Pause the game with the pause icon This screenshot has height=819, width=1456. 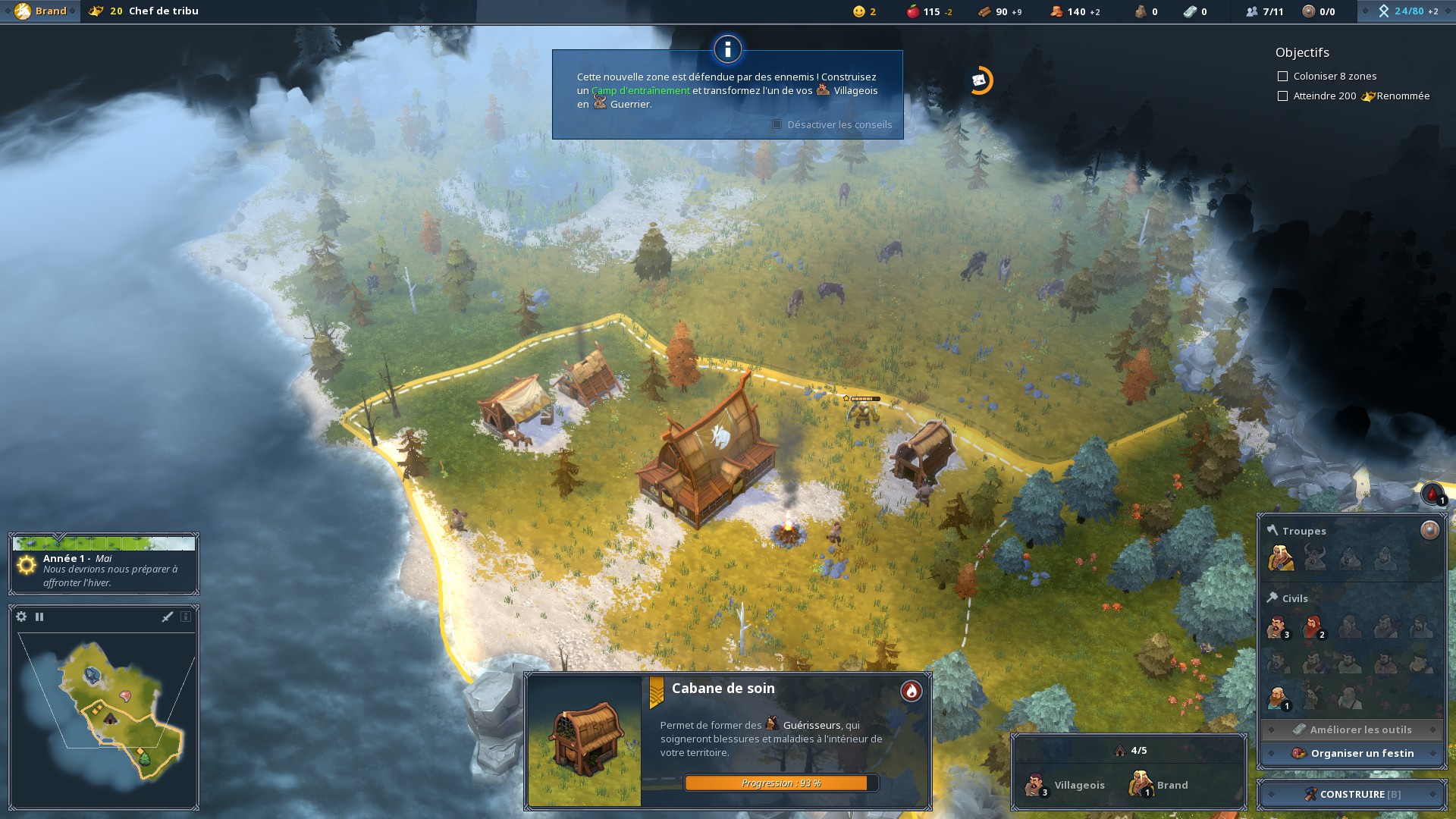tap(39, 617)
